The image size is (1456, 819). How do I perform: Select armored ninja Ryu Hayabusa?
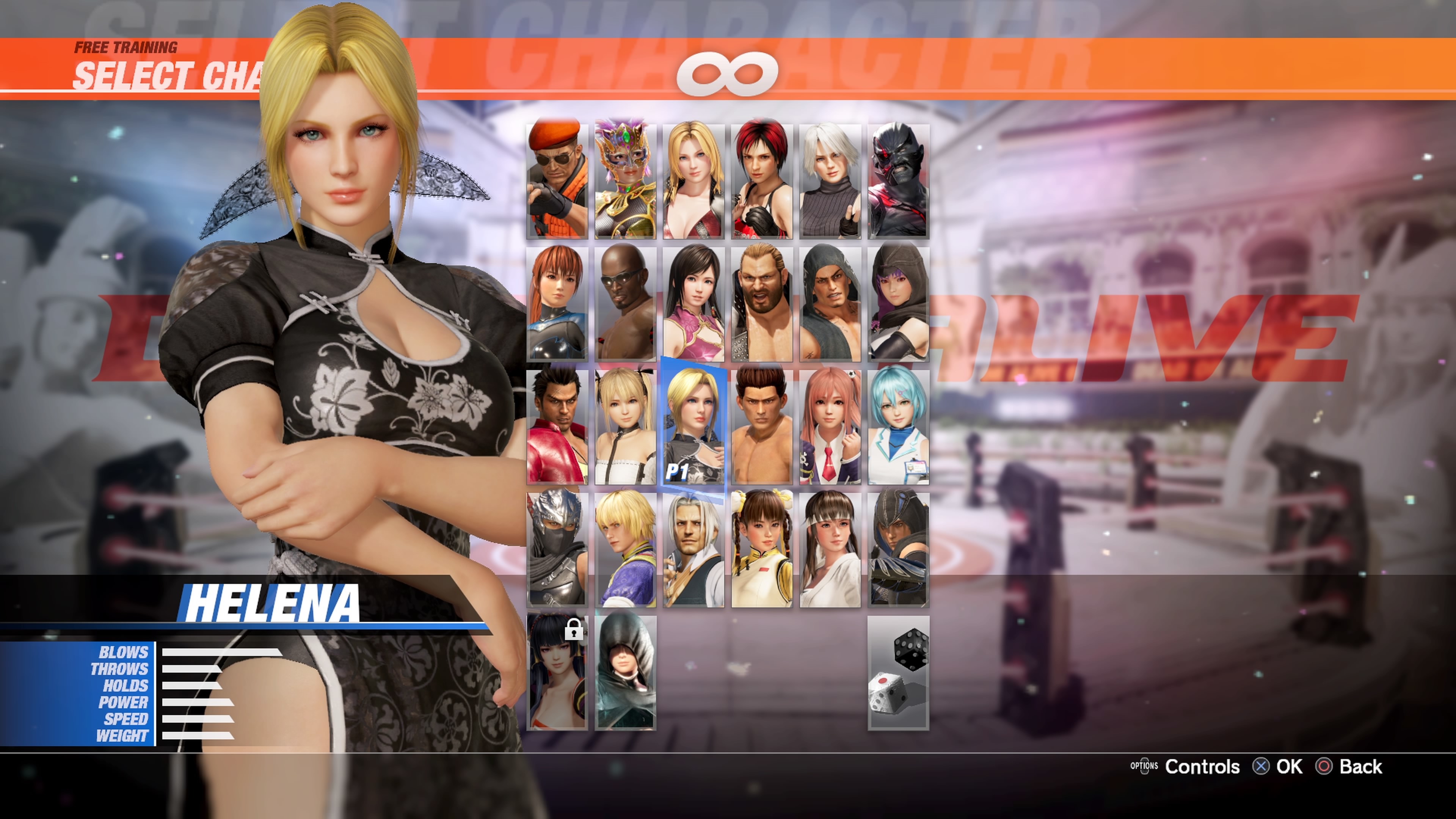pyautogui.click(x=557, y=549)
